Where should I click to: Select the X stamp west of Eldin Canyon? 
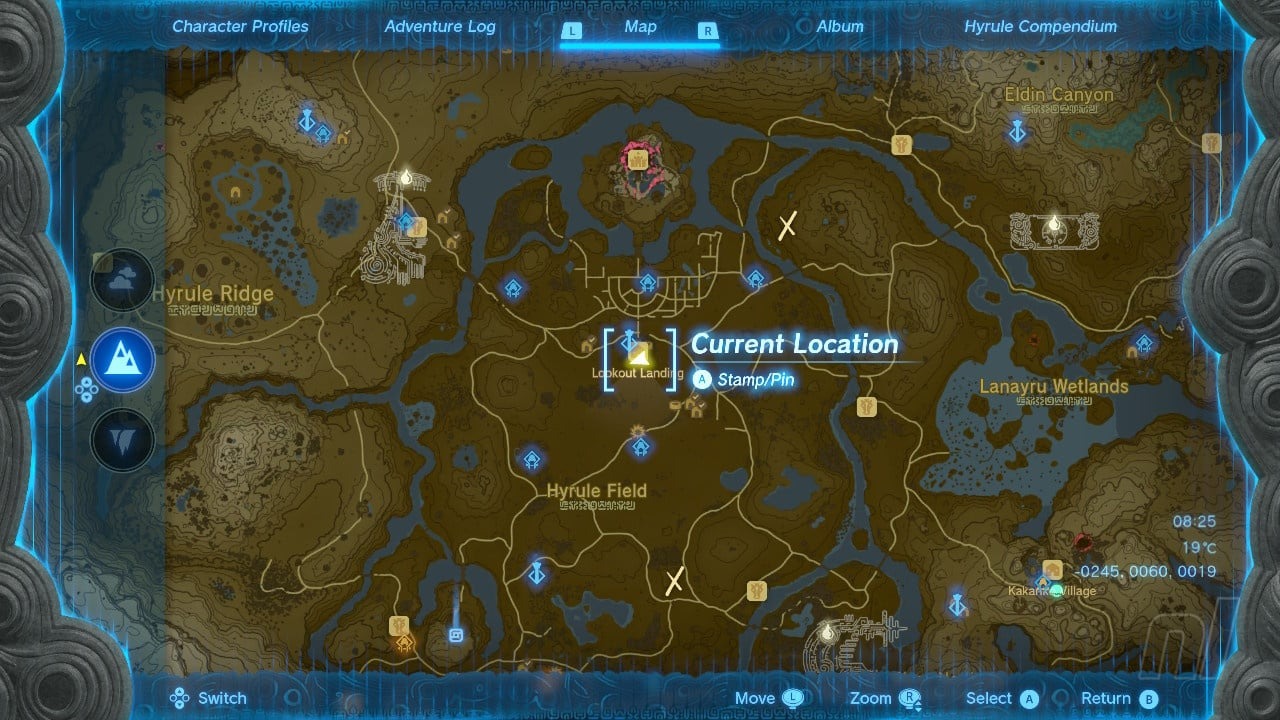(787, 225)
